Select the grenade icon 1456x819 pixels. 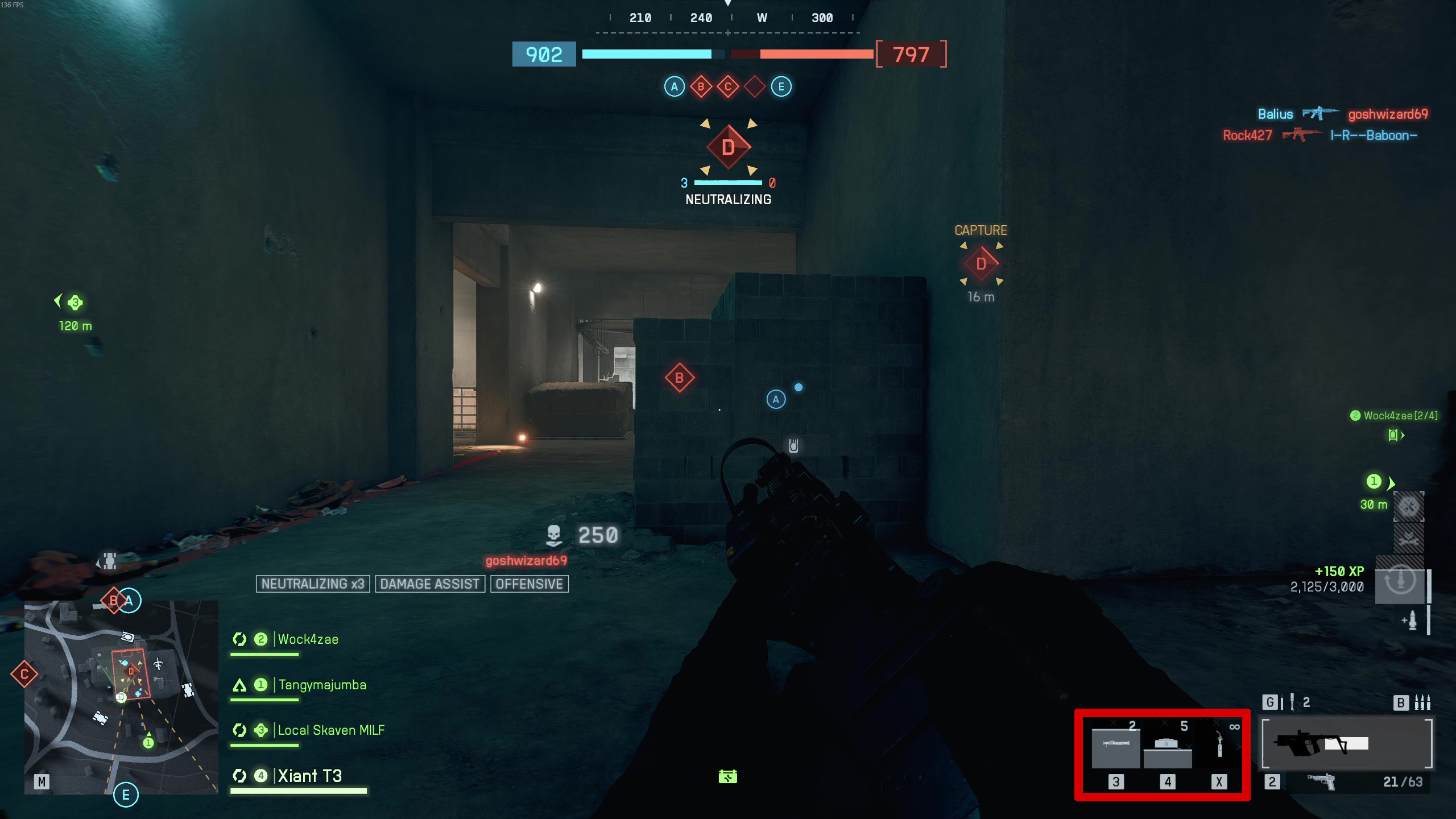coord(1292,702)
